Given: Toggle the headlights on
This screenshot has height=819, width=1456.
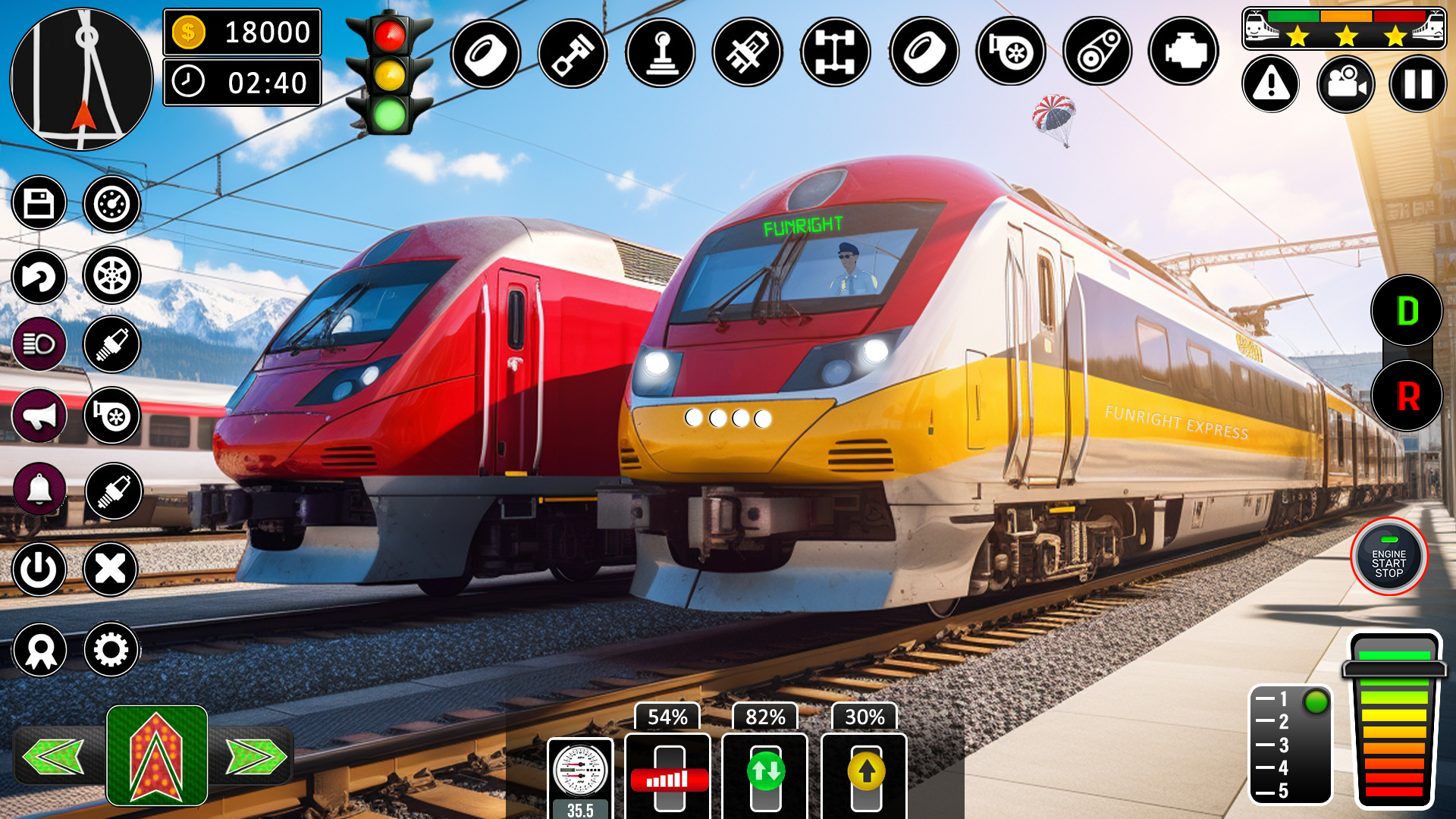Looking at the screenshot, I should coord(39,343).
